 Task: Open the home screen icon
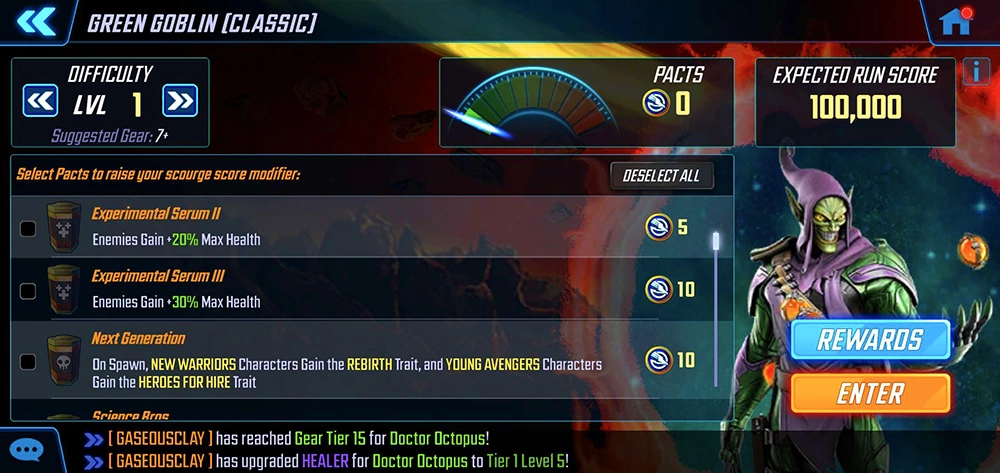point(956,20)
